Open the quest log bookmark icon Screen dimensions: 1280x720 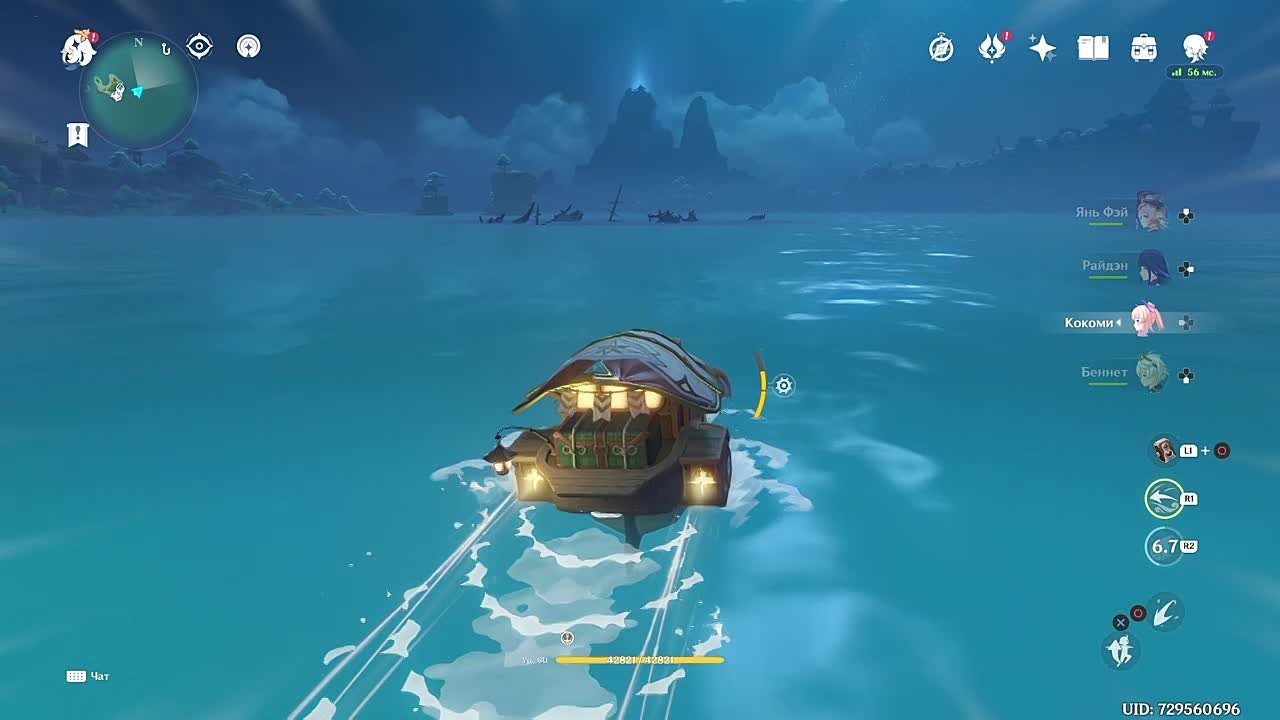tap(77, 135)
